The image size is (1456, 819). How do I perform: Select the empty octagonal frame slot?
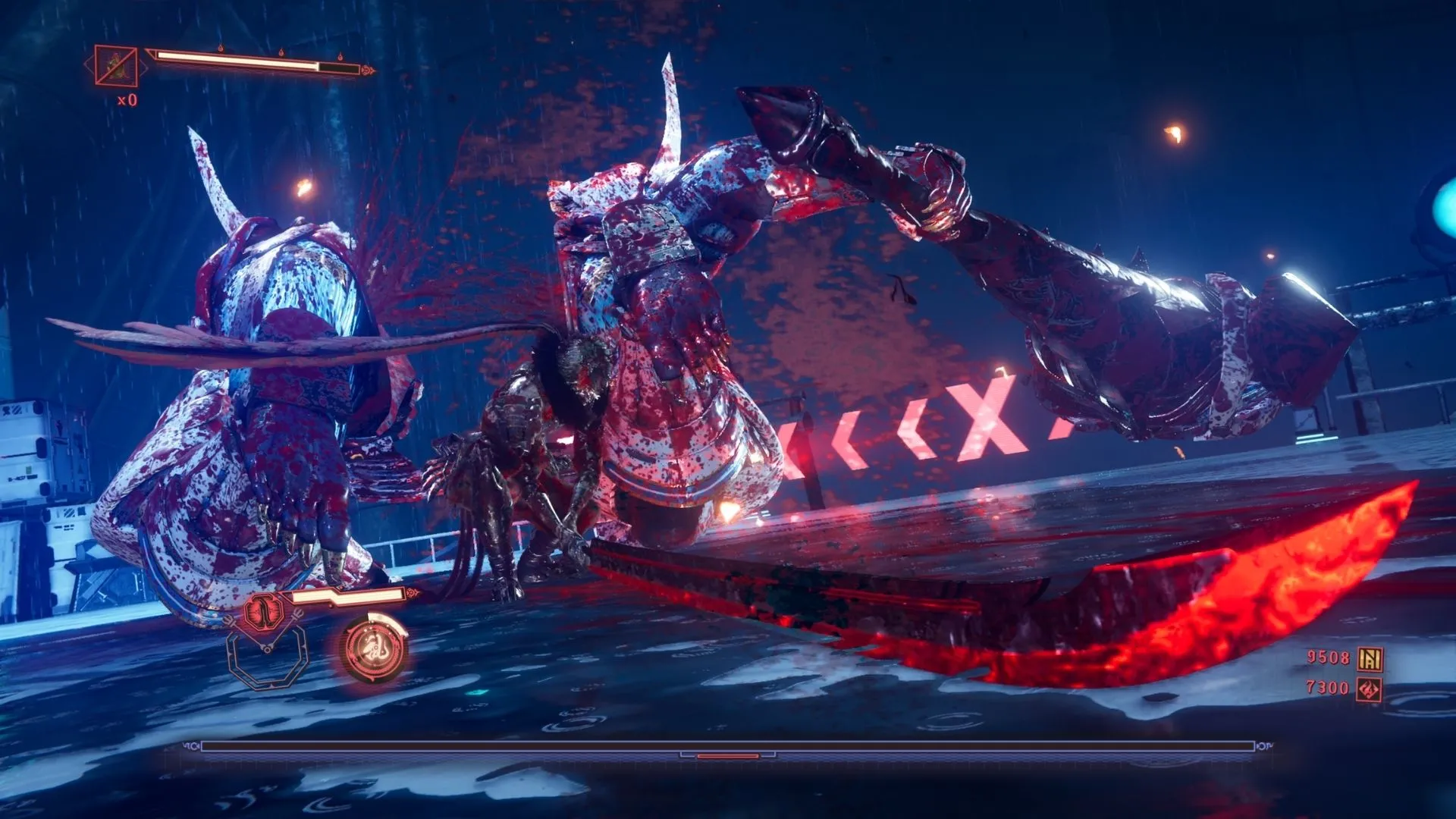click(x=268, y=657)
